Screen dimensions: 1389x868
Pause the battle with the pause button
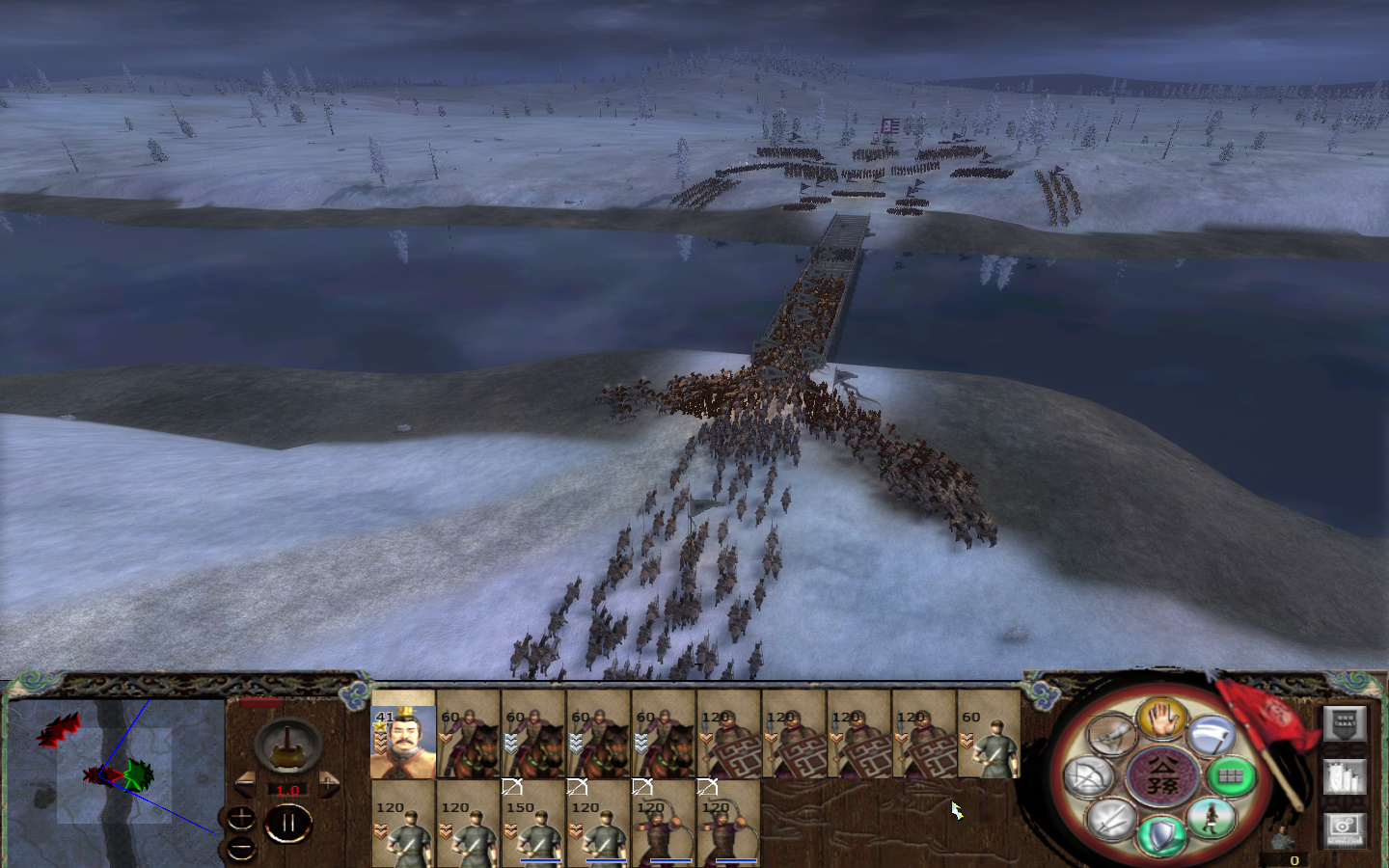pos(288,821)
